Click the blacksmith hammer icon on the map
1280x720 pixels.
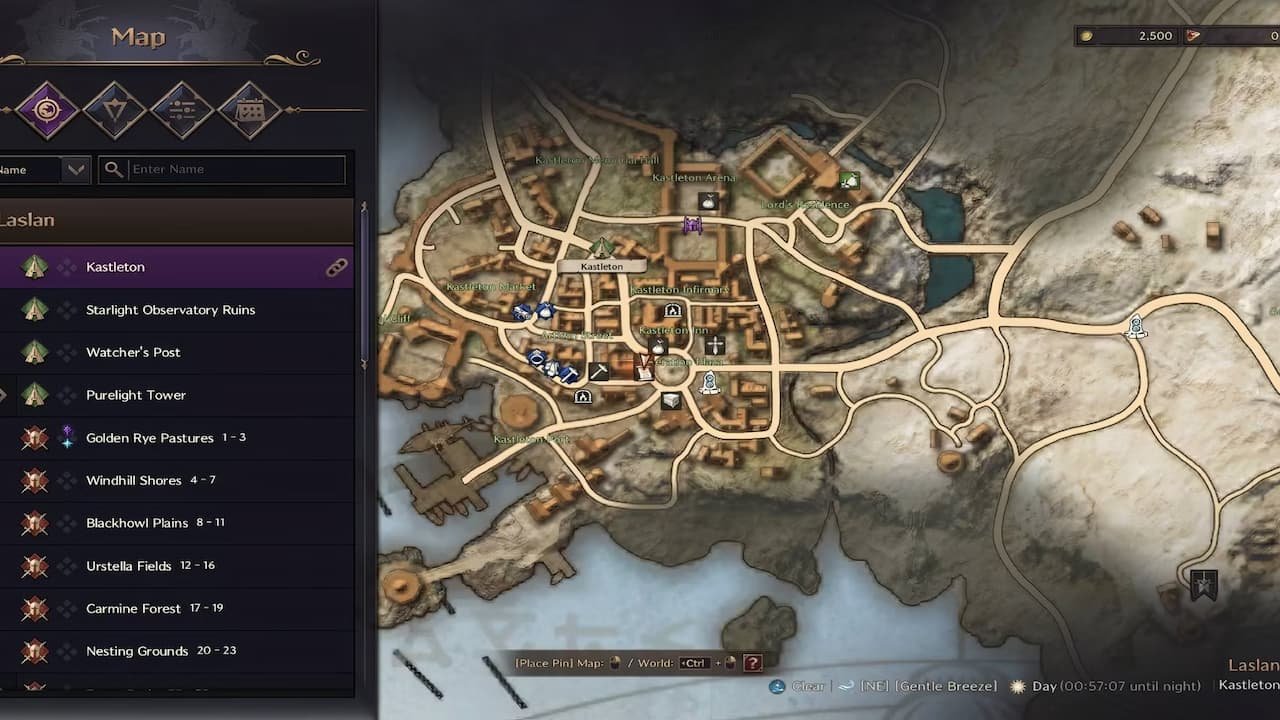point(601,370)
